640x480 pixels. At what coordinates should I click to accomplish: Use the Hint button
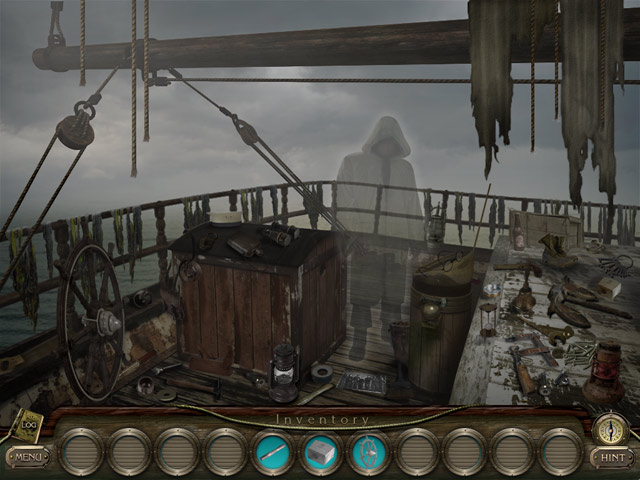click(x=610, y=457)
